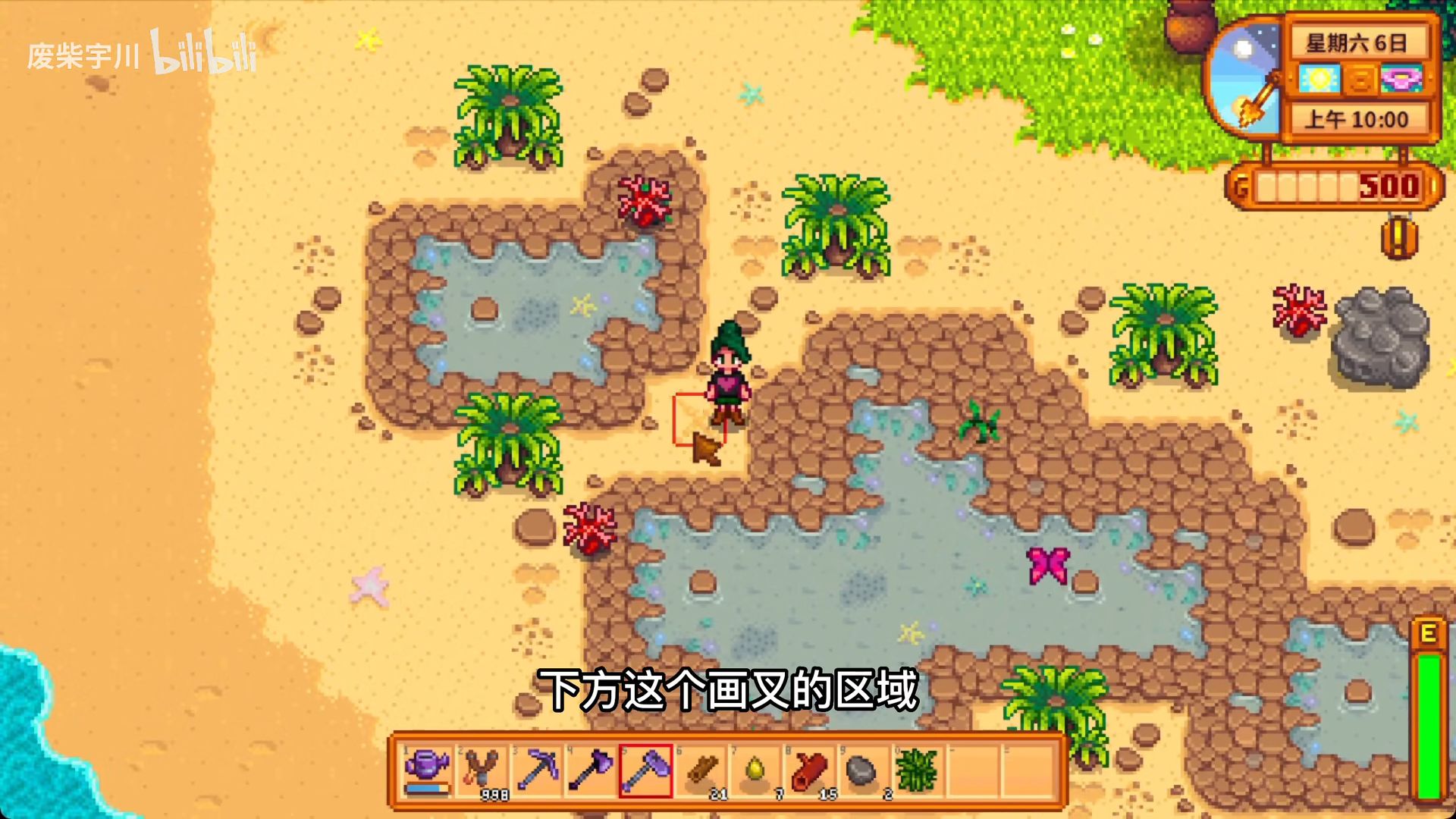The image size is (1456, 819).
Task: Select the purple watering can slot
Action: (x=428, y=770)
